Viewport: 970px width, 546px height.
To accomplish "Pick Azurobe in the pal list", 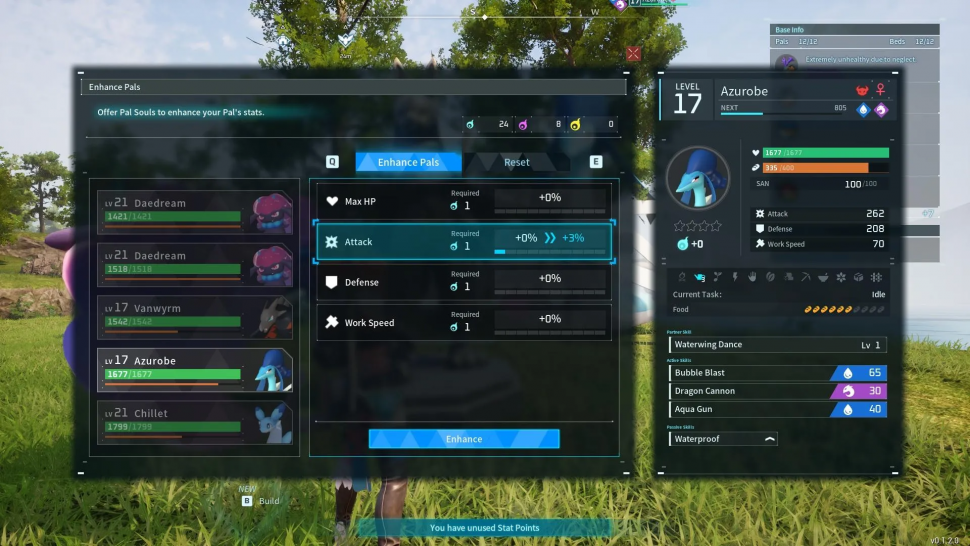I will 195,369.
